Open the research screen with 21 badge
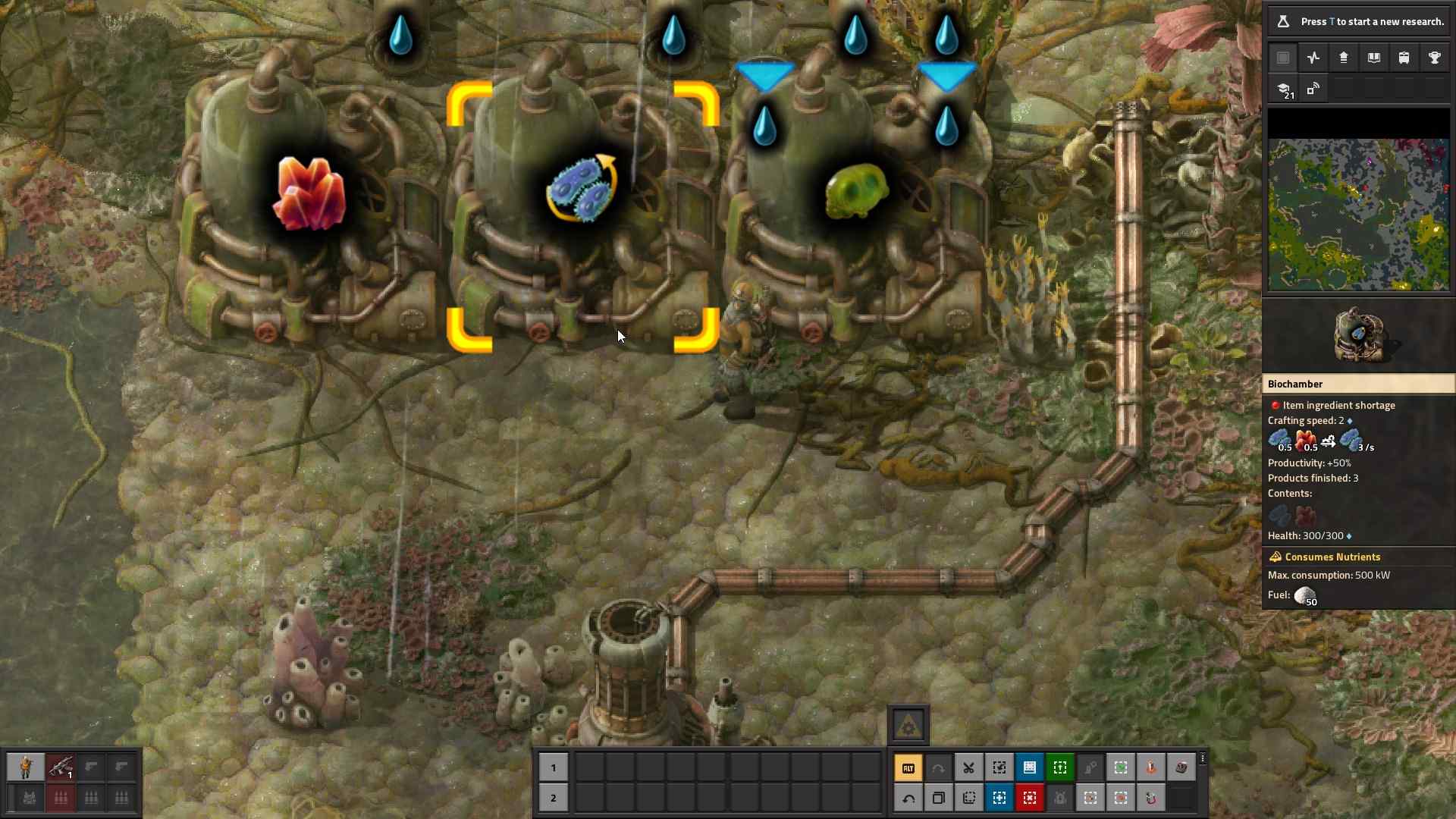Viewport: 1456px width, 819px height. (x=1285, y=89)
